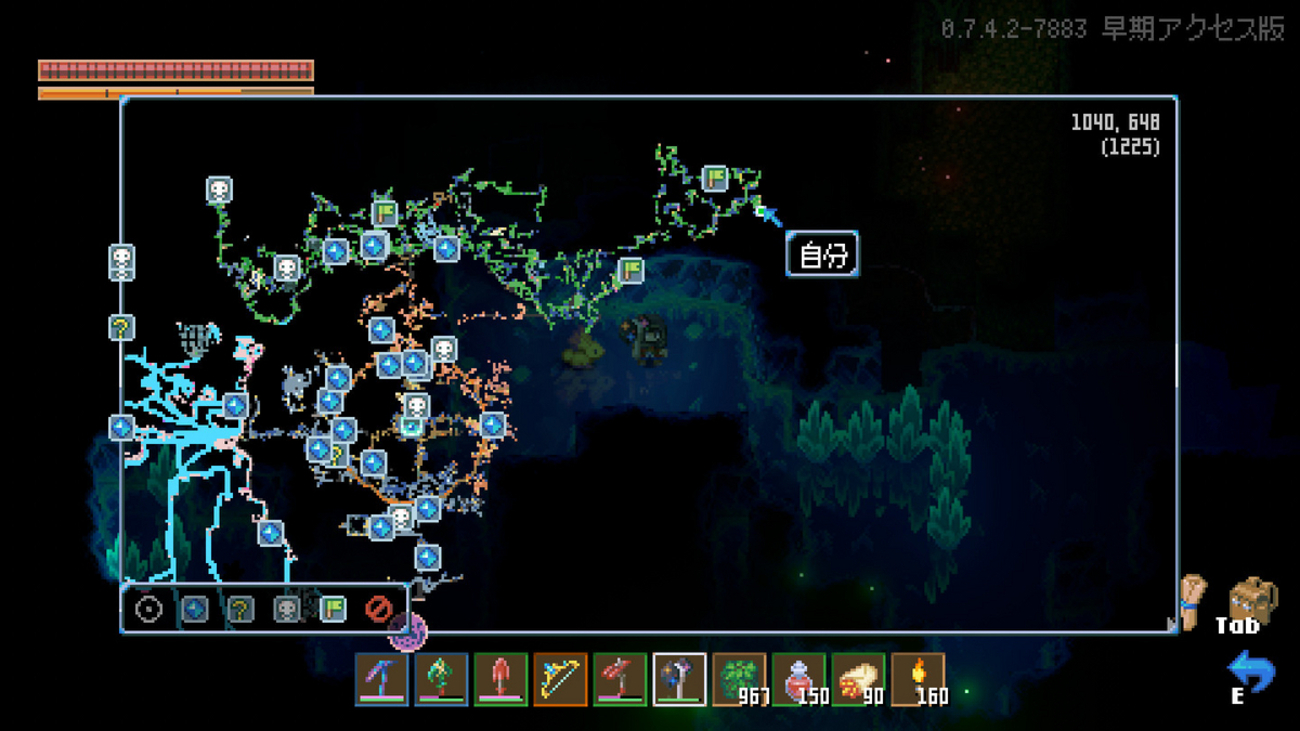Click the circular recenter button in map toolbar
The width and height of the screenshot is (1300, 731).
click(x=149, y=608)
